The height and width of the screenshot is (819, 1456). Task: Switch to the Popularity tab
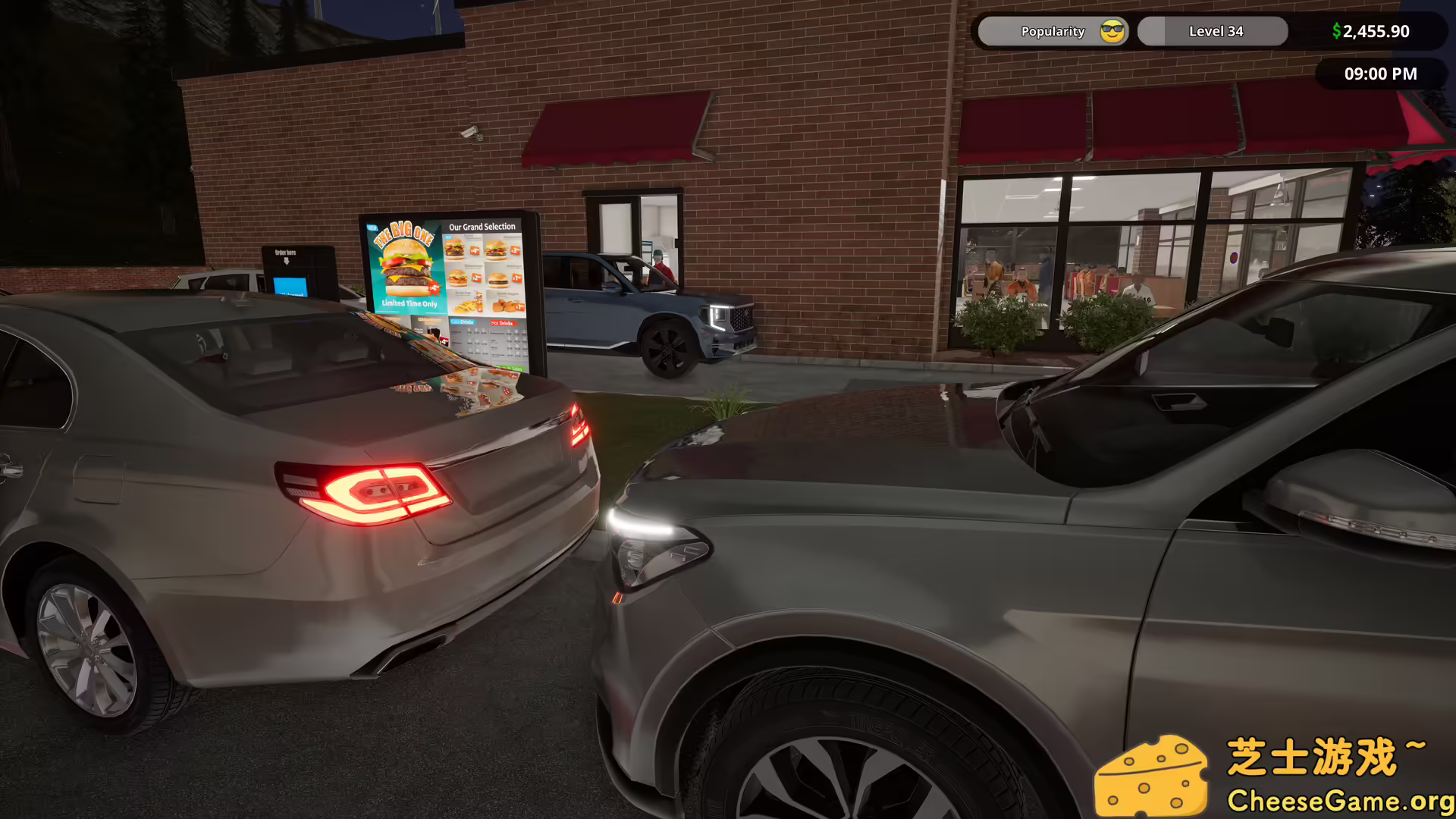1053,31
